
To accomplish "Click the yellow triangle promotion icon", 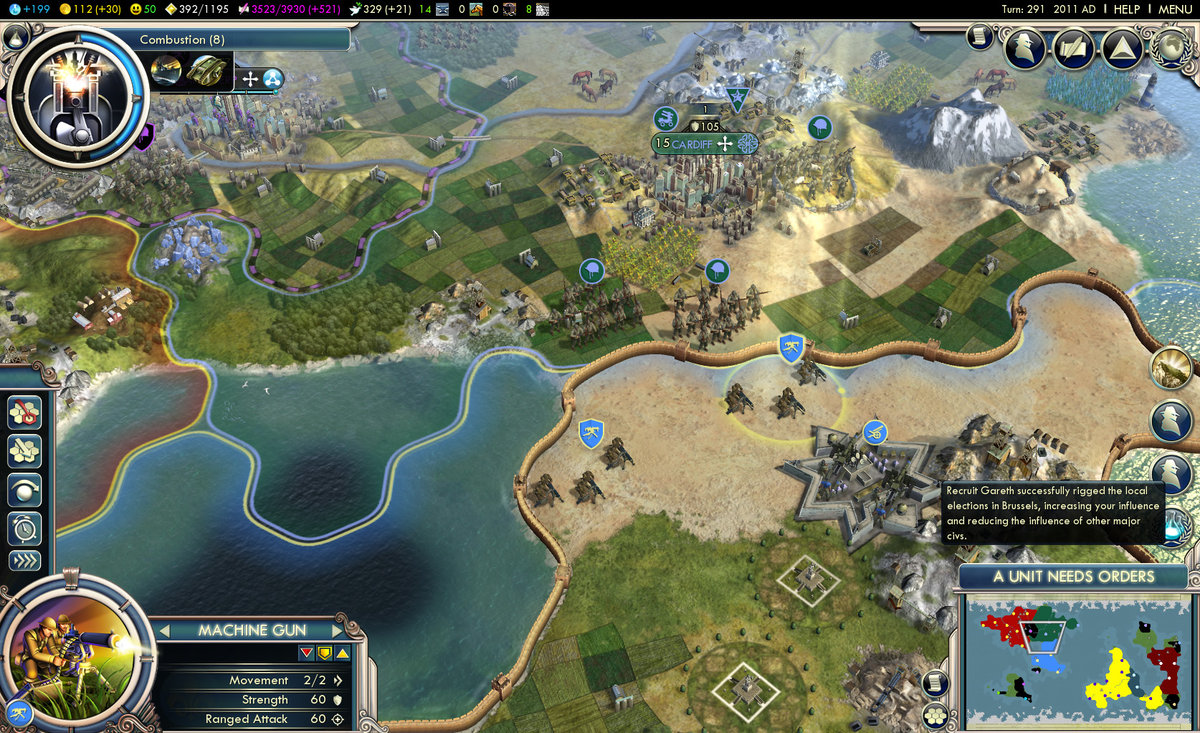I will click(x=342, y=653).
